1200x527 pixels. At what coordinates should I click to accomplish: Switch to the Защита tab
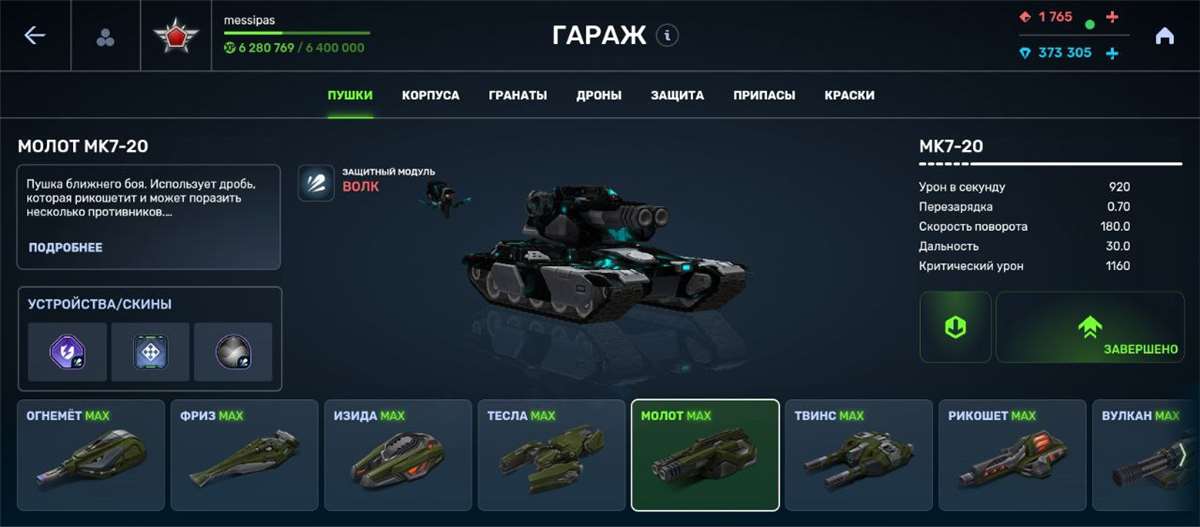click(x=677, y=96)
